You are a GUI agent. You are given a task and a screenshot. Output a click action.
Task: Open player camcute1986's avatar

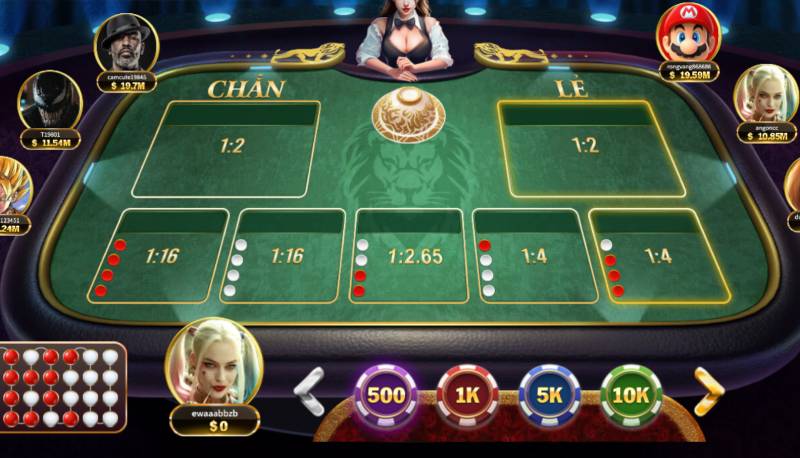coord(127,44)
